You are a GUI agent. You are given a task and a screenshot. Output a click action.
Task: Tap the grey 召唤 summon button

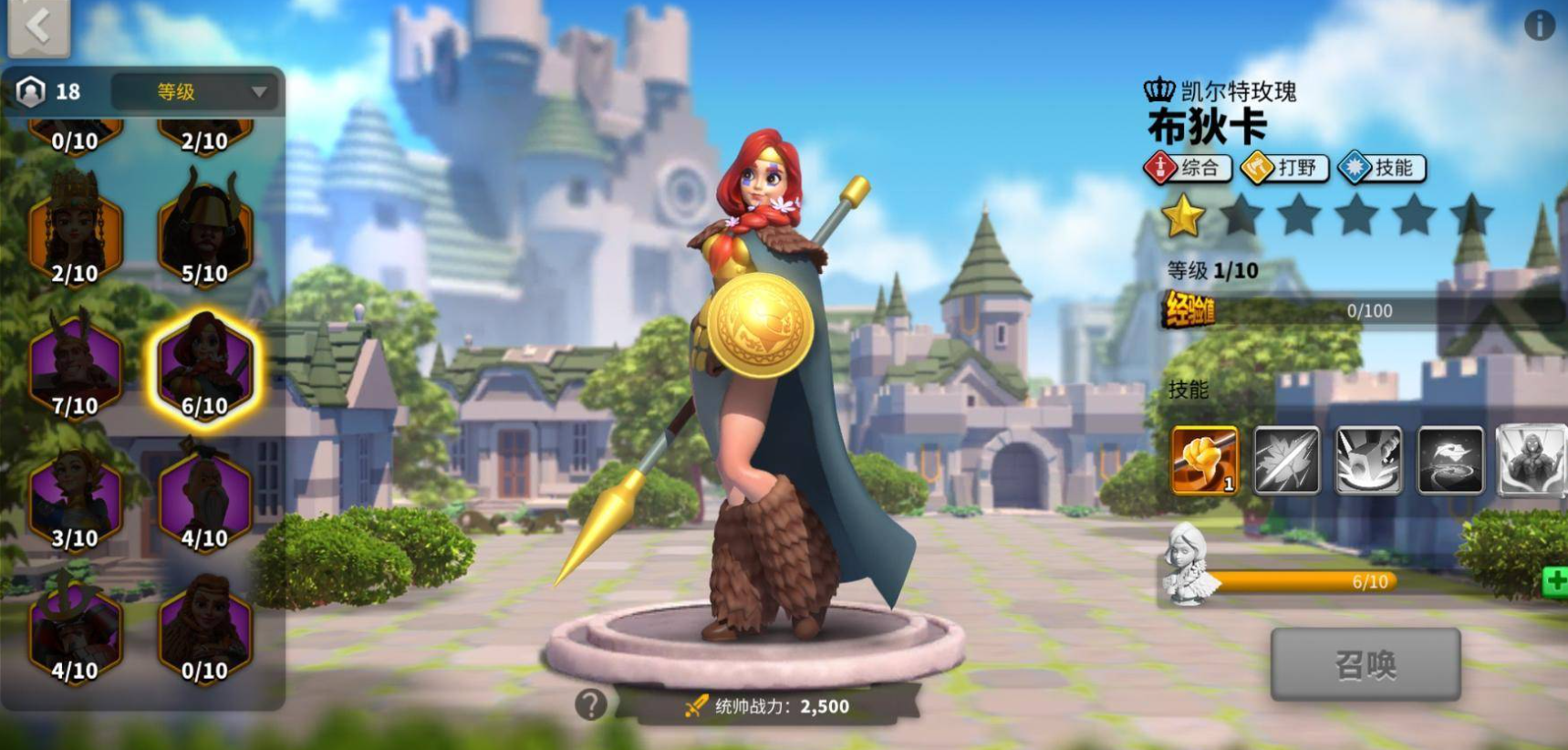point(1365,664)
